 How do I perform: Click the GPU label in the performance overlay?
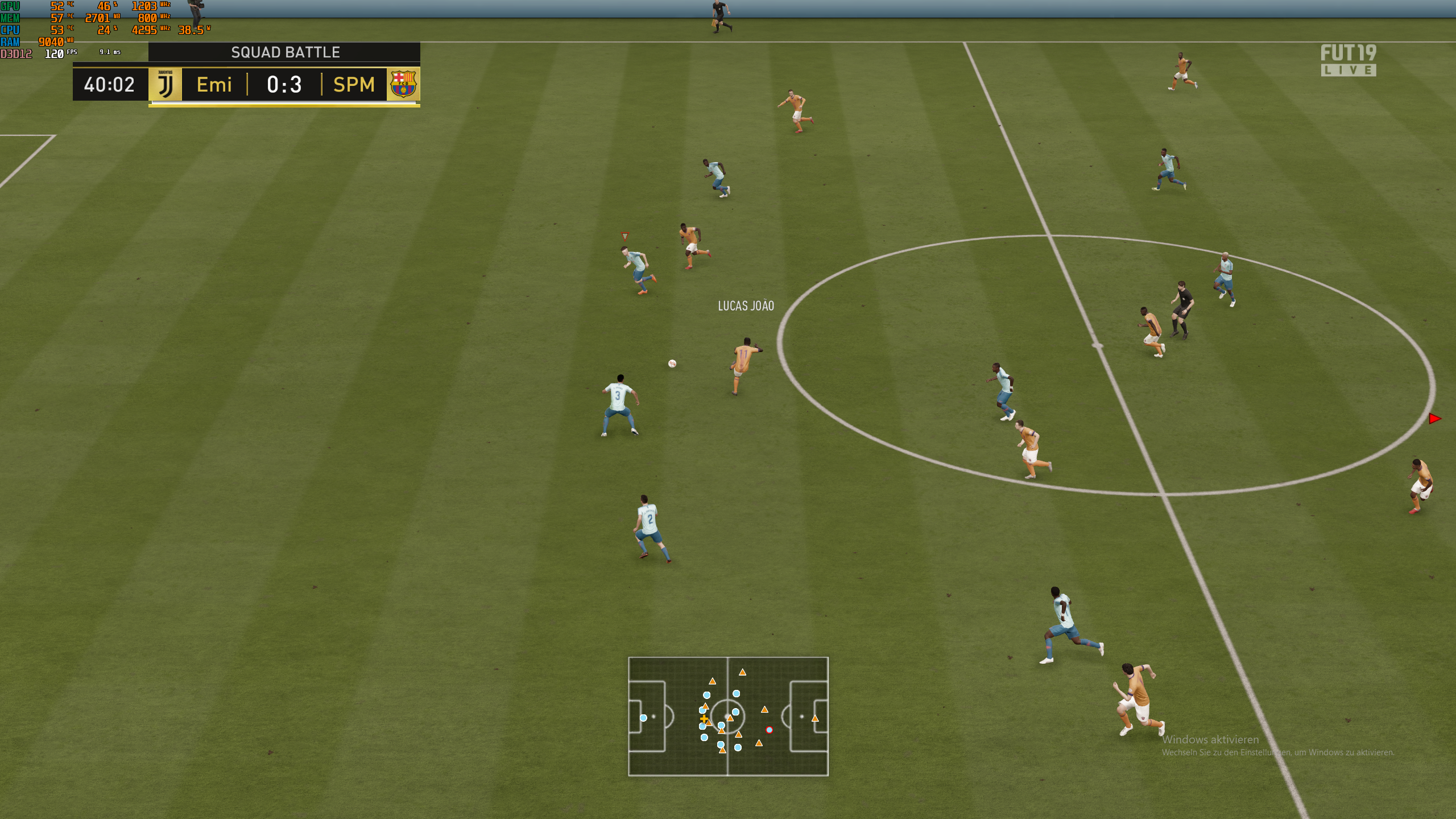[x=9, y=6]
